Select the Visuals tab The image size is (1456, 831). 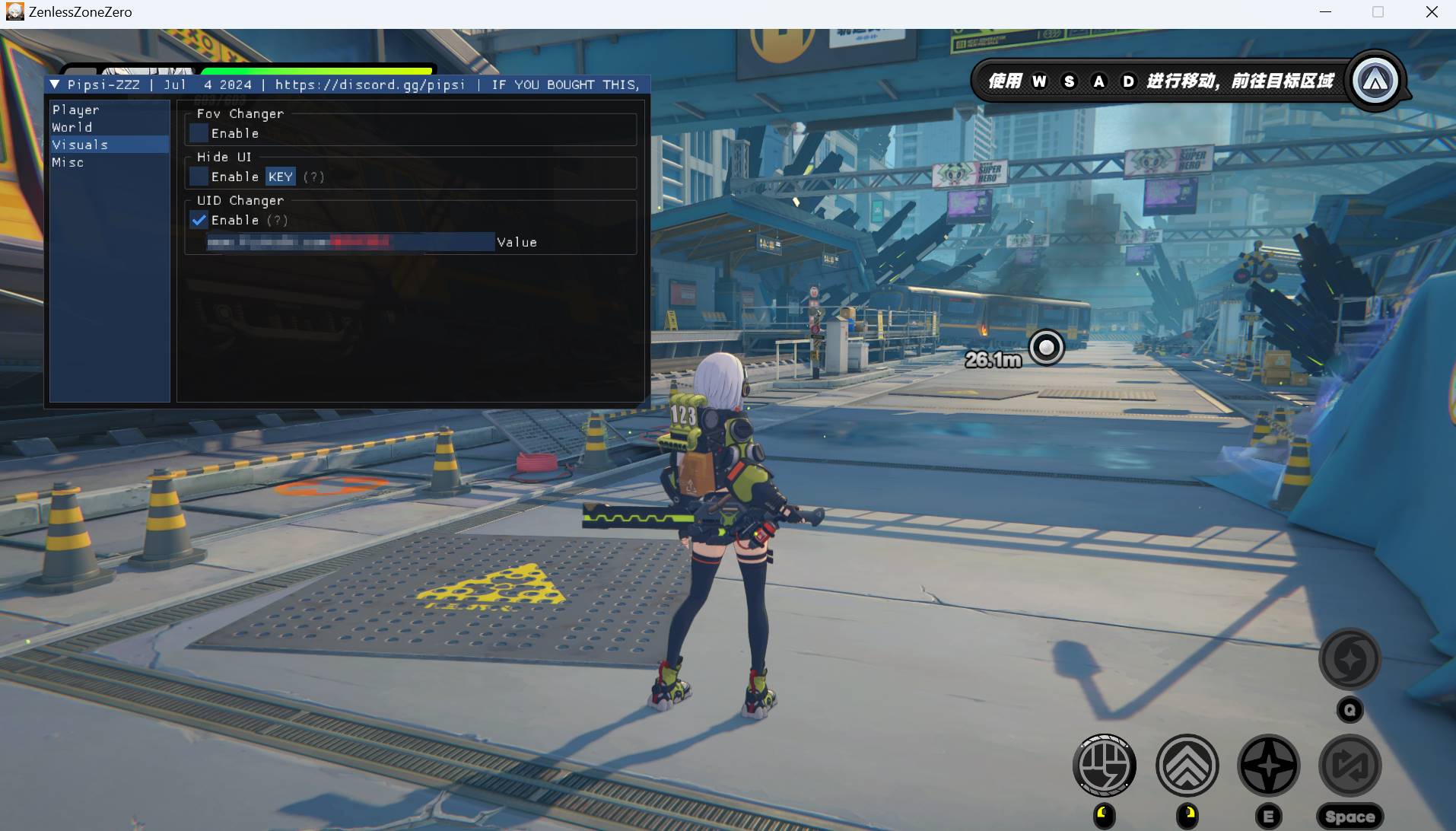point(80,145)
